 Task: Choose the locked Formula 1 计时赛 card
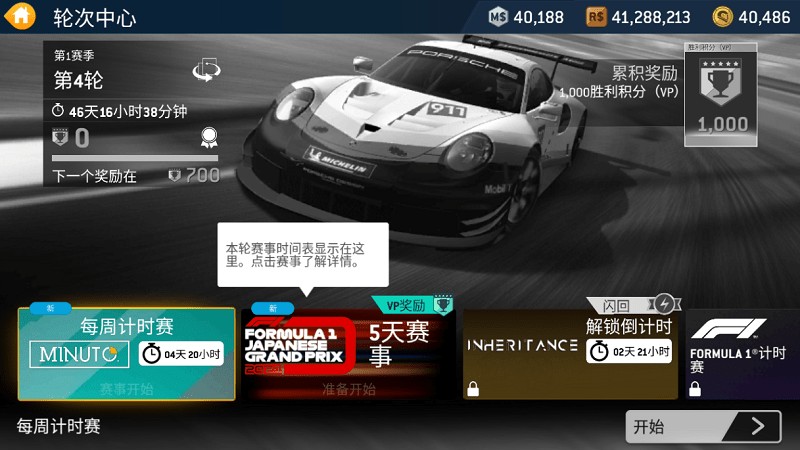(743, 354)
